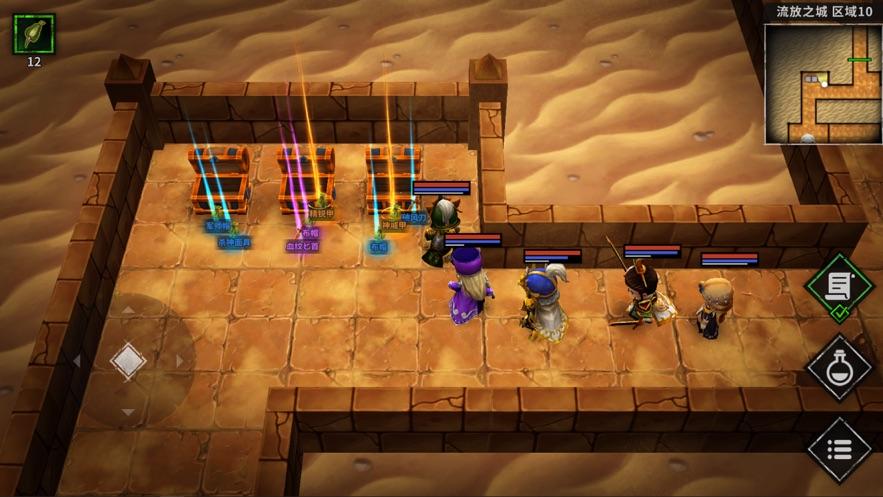Screen dimensions: 883x497
Task: Grab the 啸风刀 loot label
Action: pyautogui.click(x=413, y=216)
